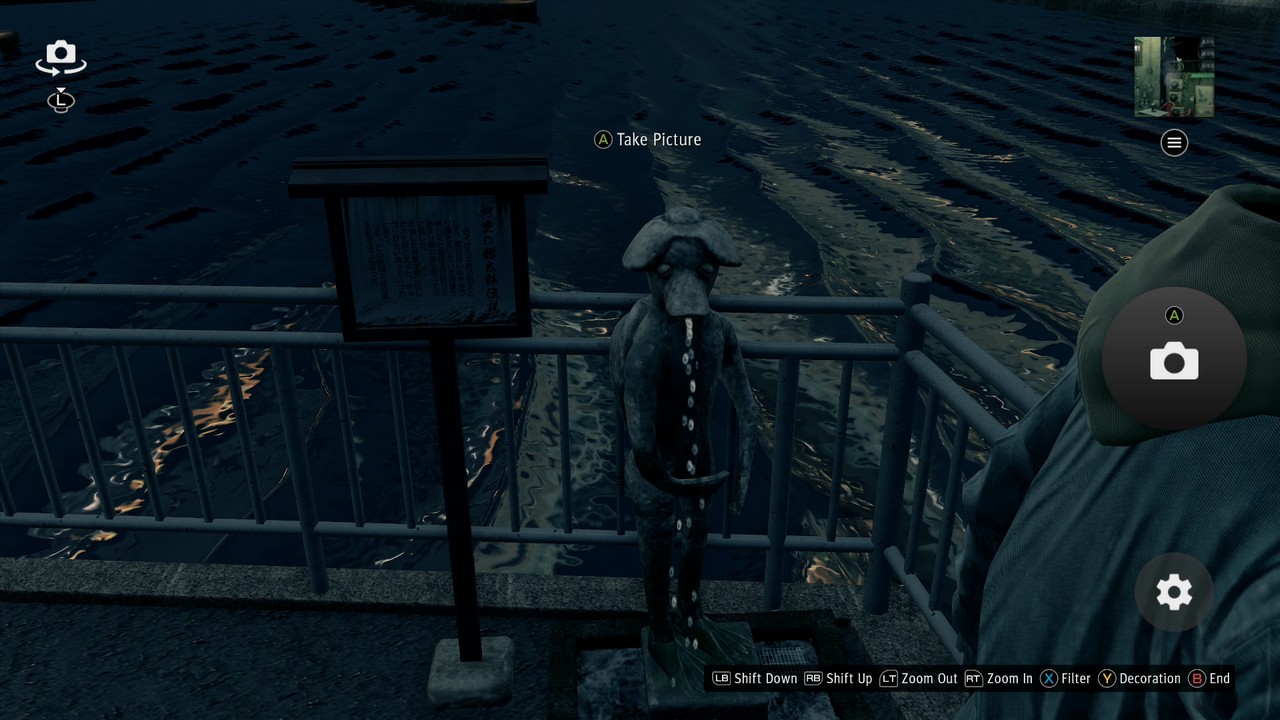
Task: Click the A button badge above the shutter
Action: tap(1174, 315)
